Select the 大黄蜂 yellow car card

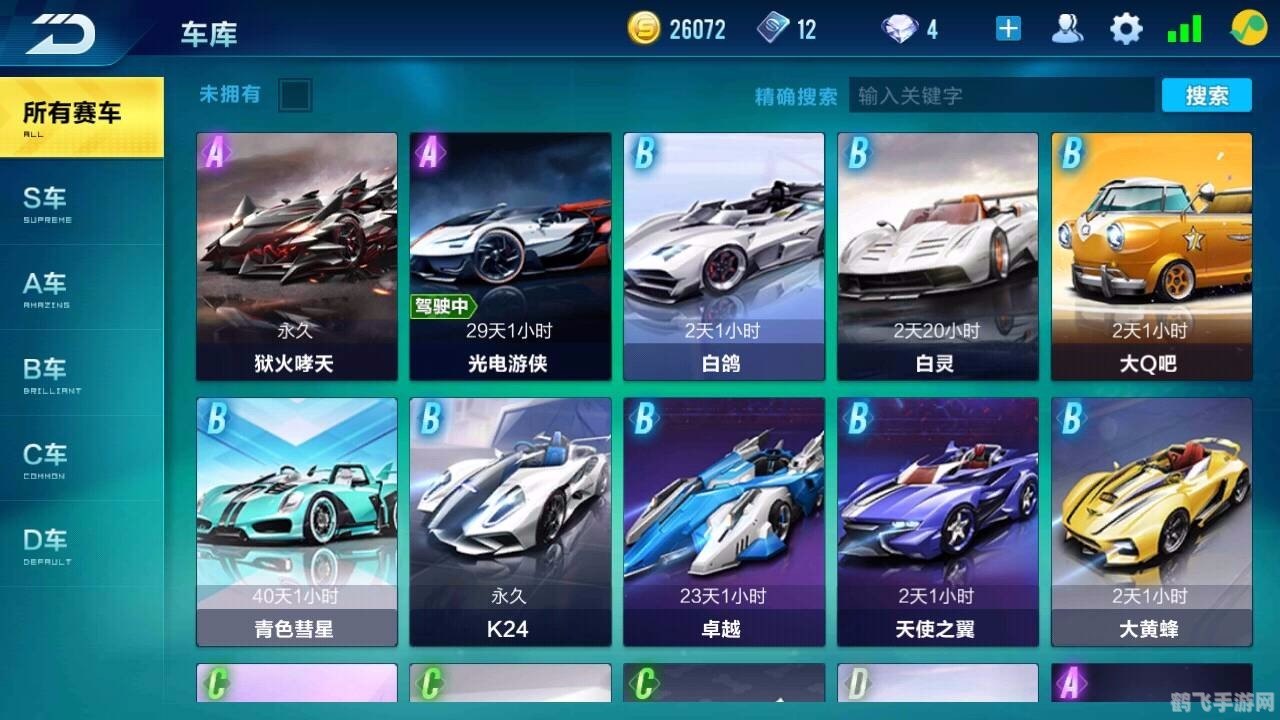coord(1151,521)
